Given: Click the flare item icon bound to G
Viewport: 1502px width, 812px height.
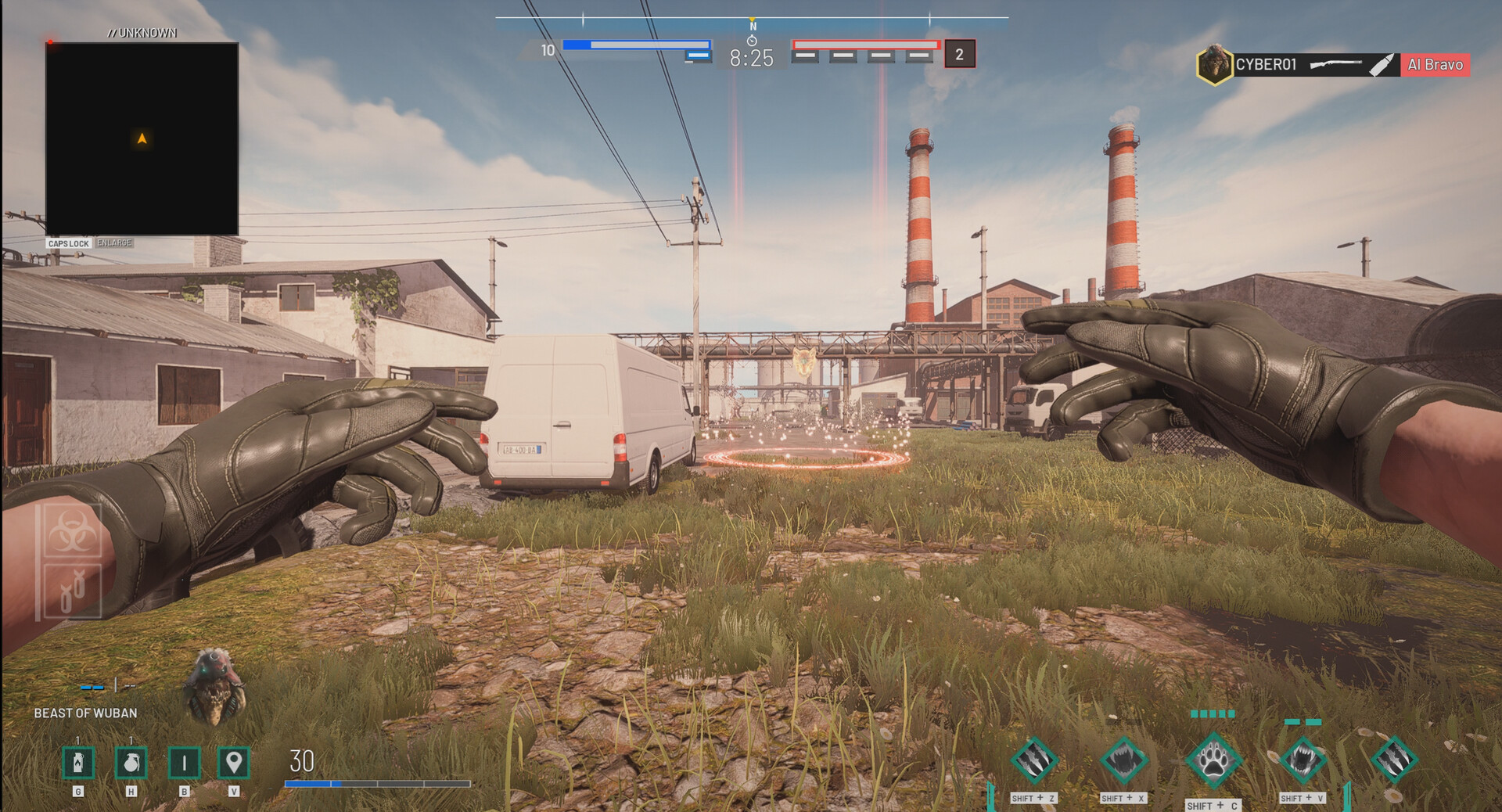Looking at the screenshot, I should point(77,763).
